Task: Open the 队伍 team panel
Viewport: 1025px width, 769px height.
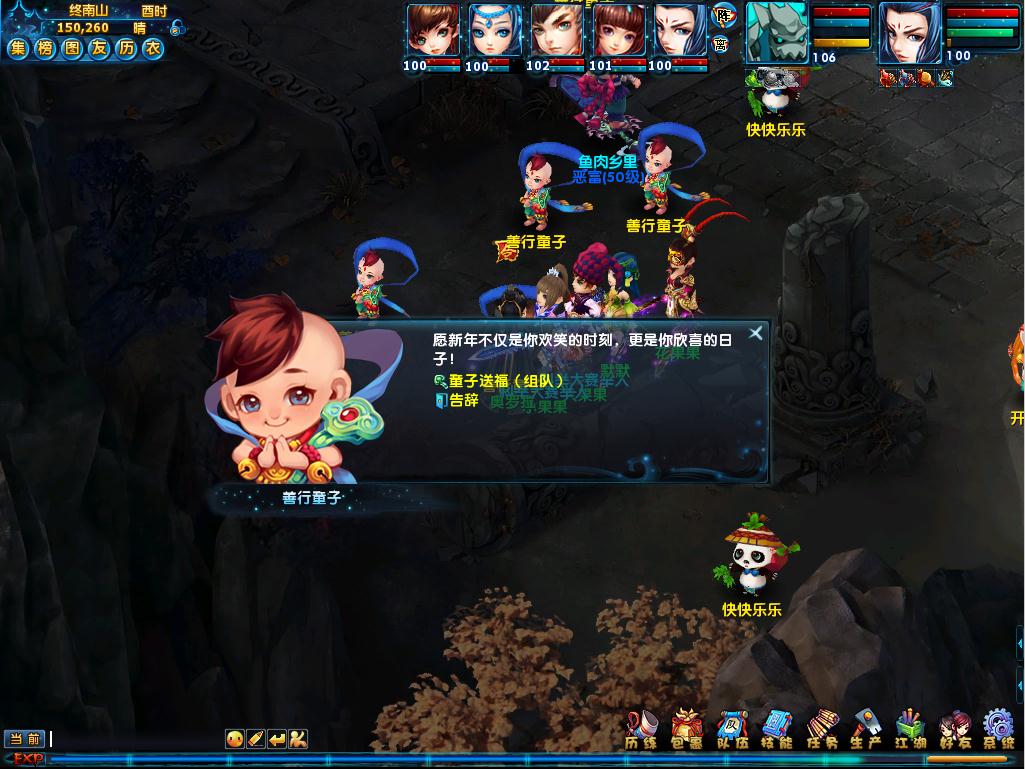Action: 732,730
